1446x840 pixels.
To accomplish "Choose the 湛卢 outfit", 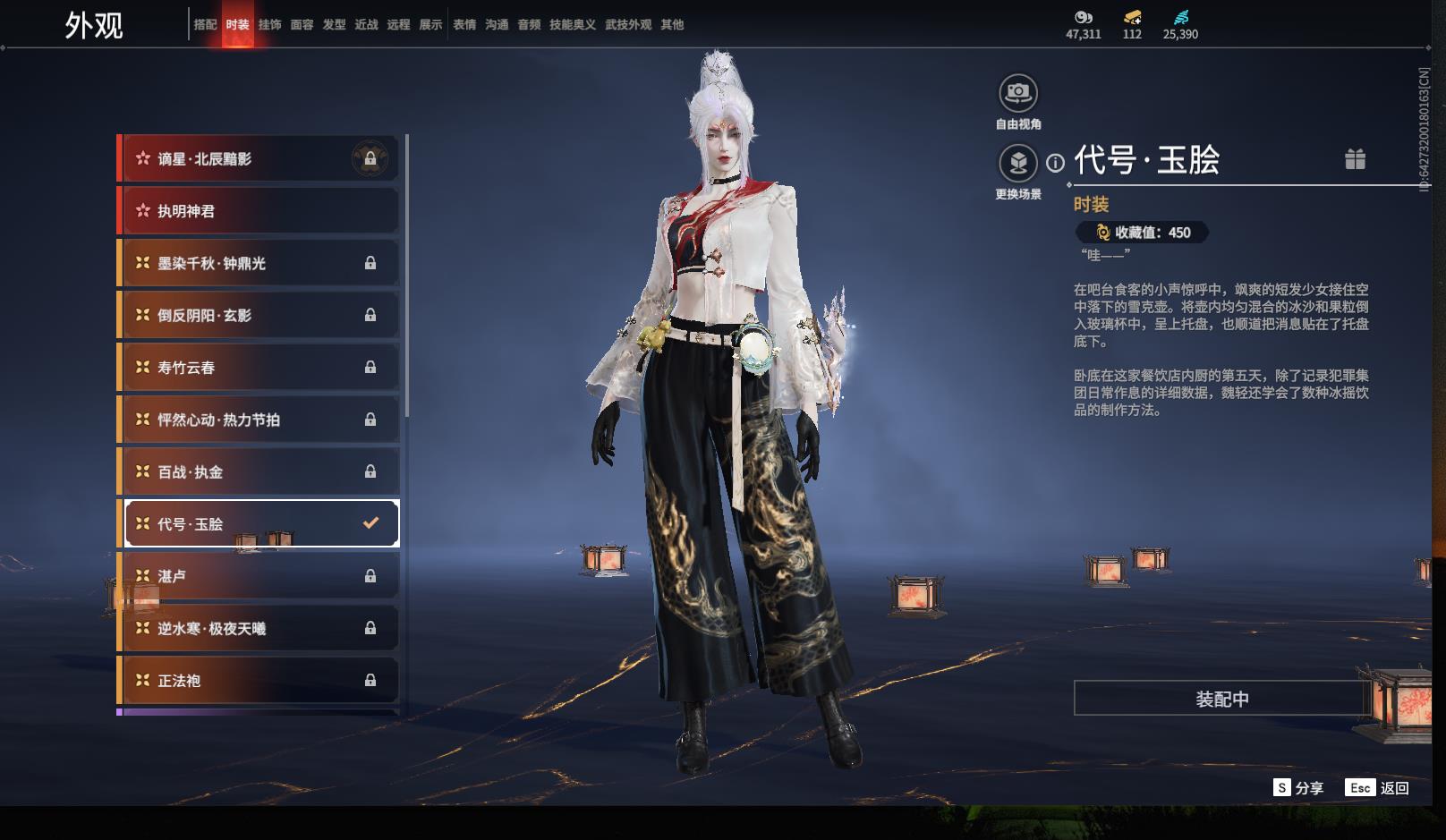I will click(x=259, y=576).
